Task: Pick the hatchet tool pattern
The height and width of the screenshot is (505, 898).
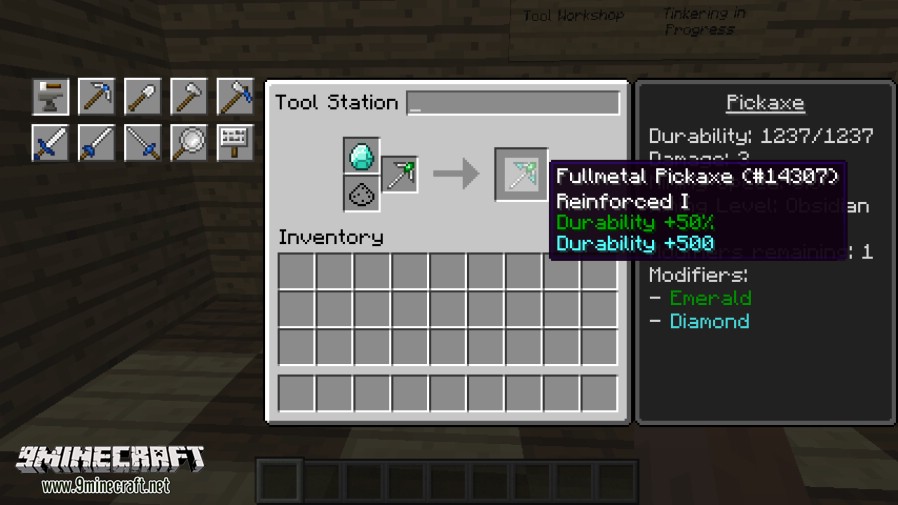Action: click(188, 97)
